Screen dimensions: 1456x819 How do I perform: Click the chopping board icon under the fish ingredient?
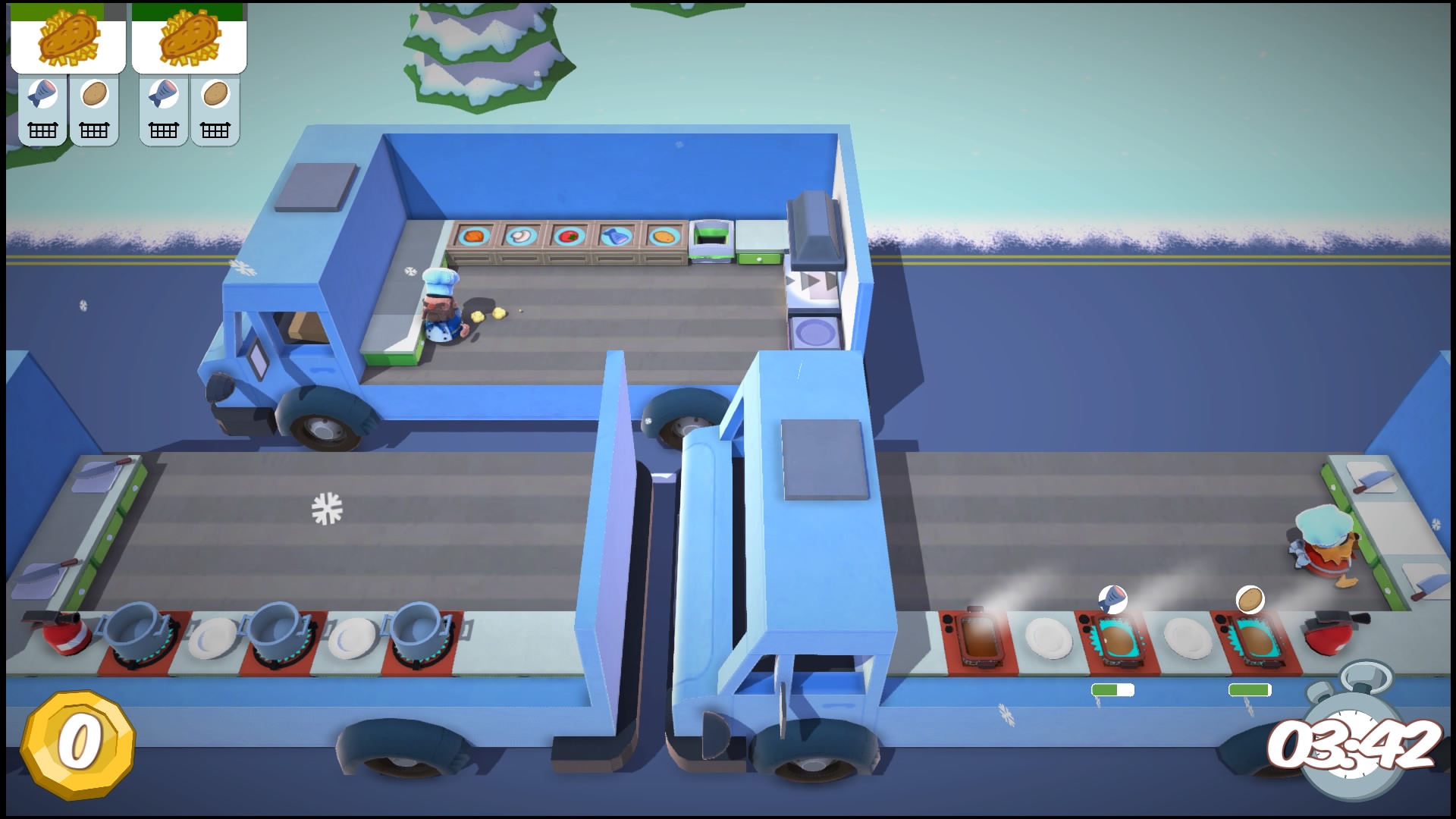44,129
